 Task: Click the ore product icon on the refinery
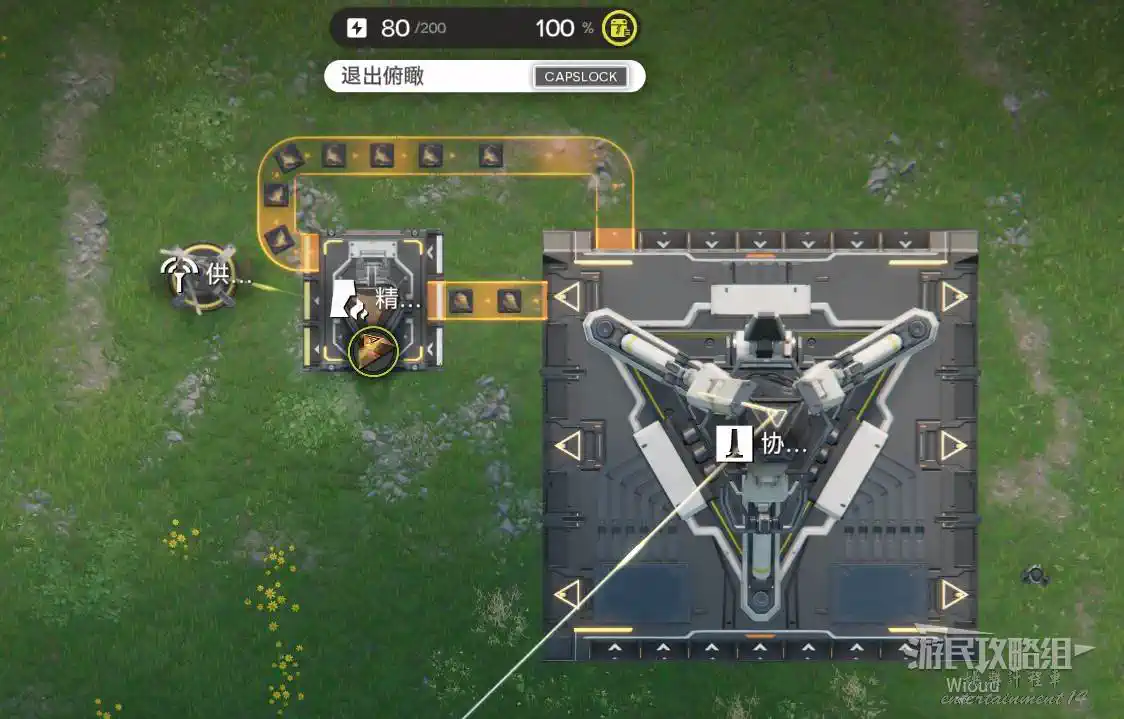pyautogui.click(x=374, y=349)
